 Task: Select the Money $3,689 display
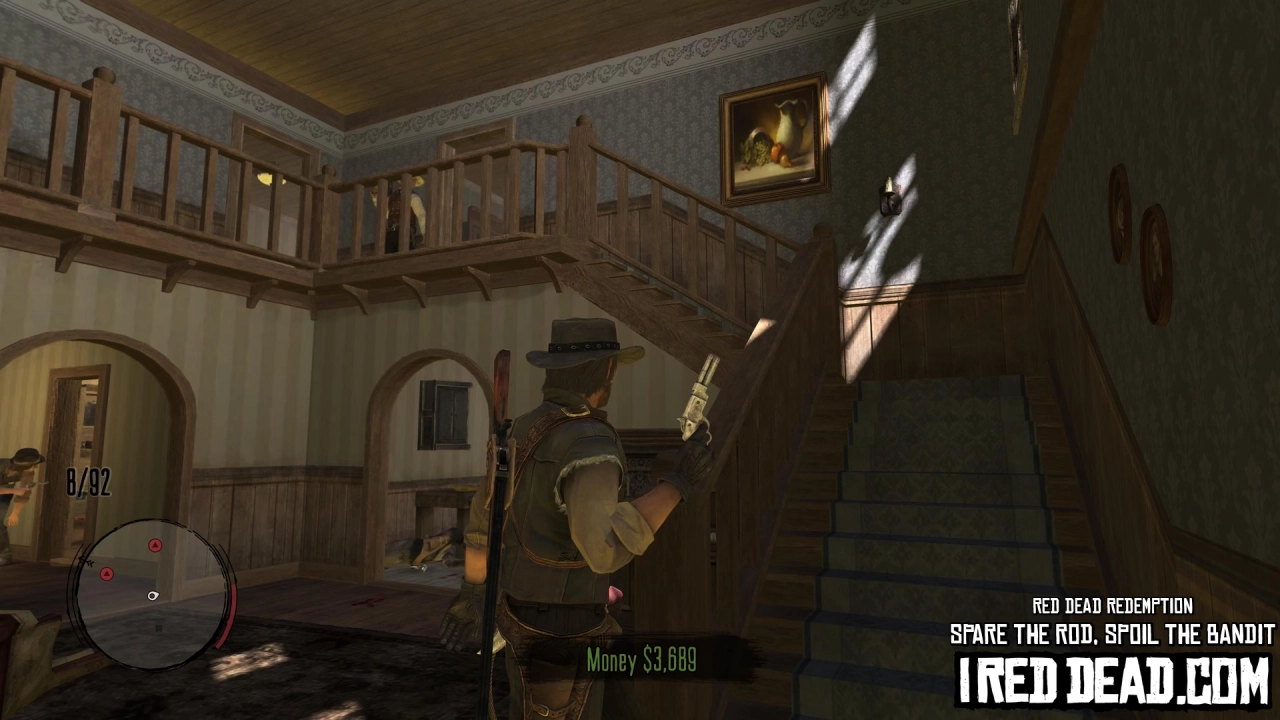pos(641,661)
